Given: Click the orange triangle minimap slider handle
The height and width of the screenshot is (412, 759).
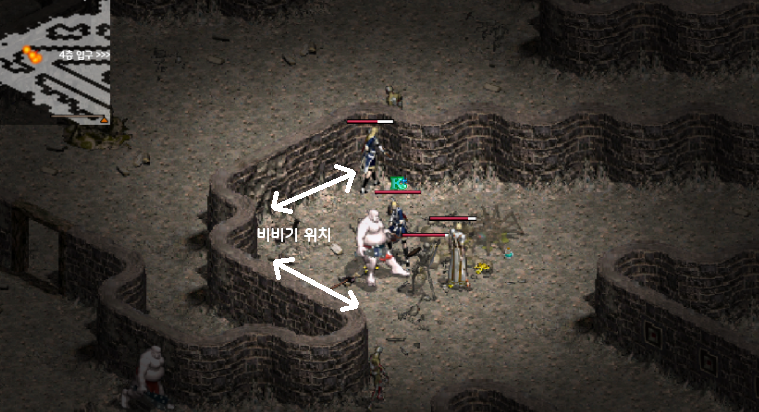Looking at the screenshot, I should (102, 119).
